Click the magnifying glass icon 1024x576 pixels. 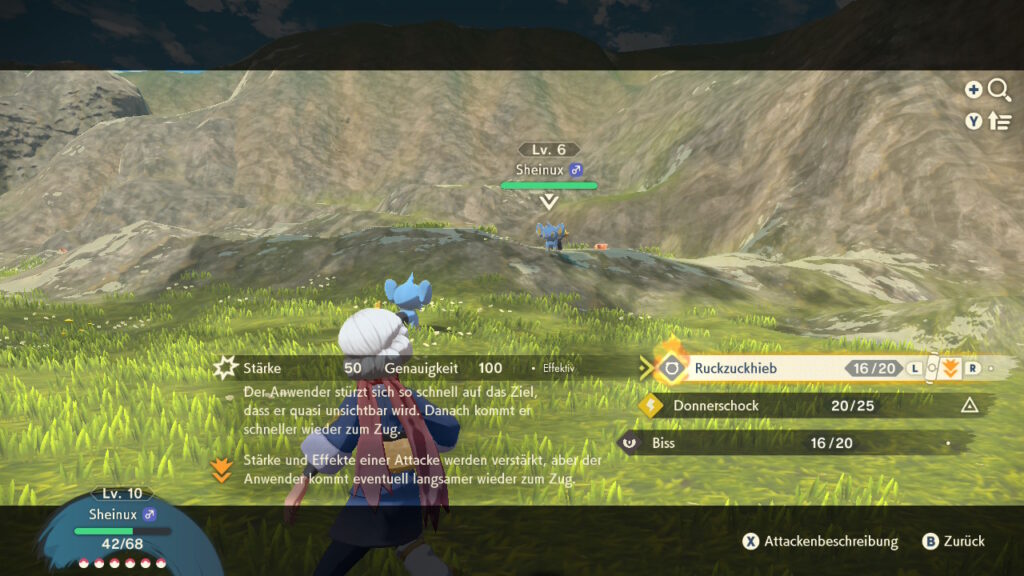[999, 91]
